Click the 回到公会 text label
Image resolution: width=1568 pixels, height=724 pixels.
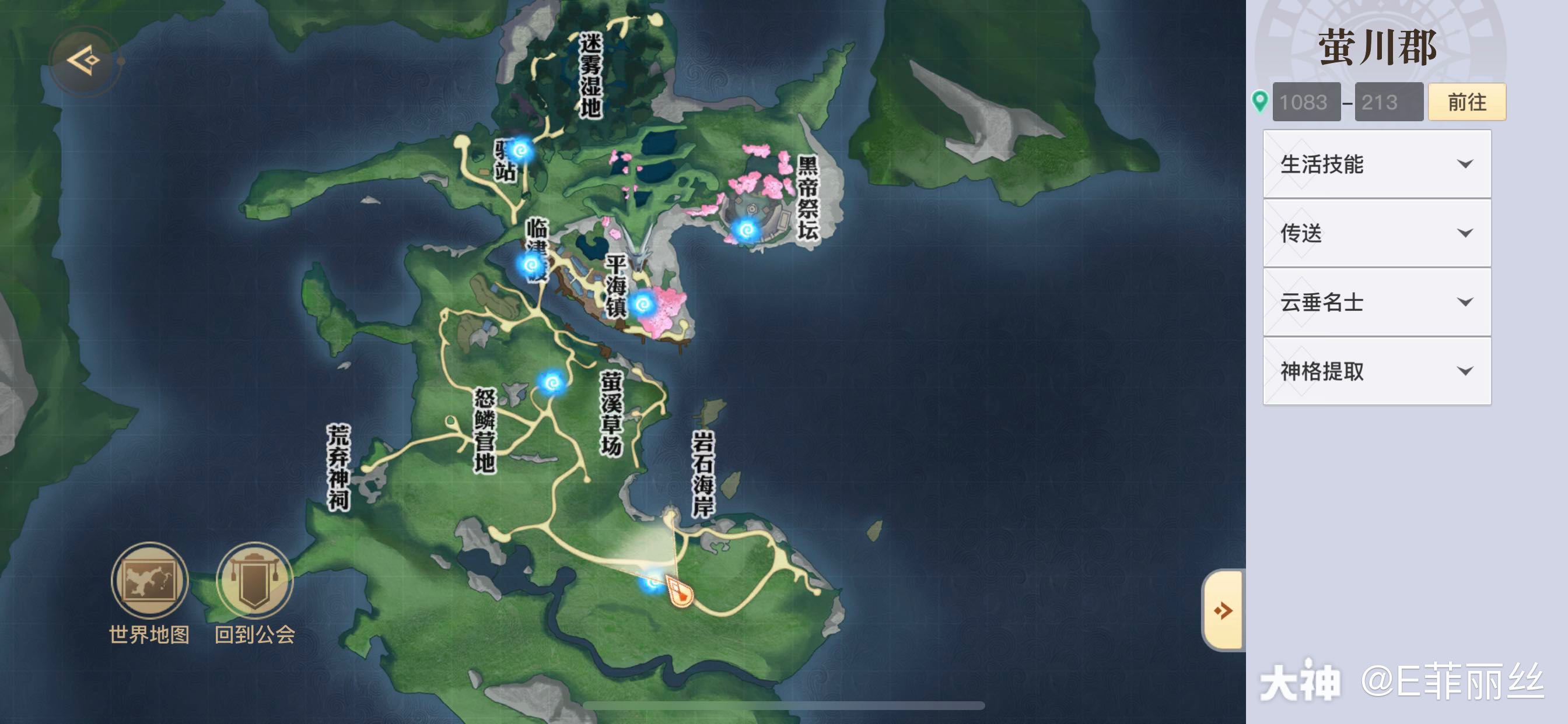(x=256, y=635)
